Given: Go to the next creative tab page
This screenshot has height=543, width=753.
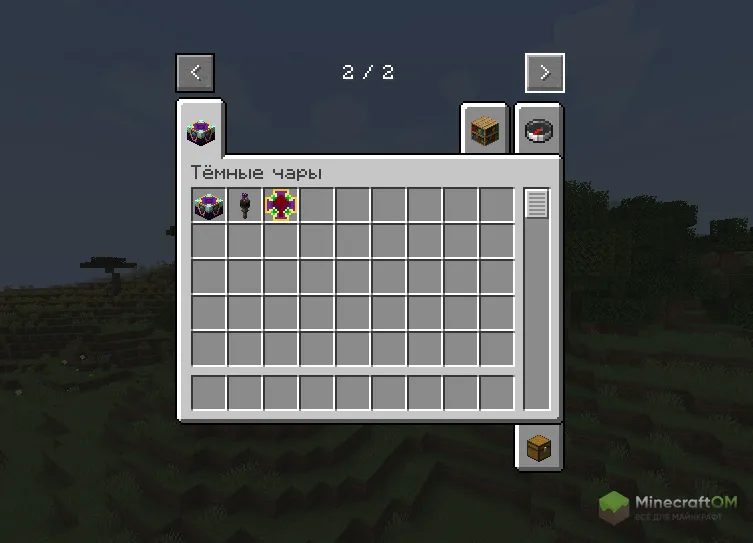Looking at the screenshot, I should 544,73.
